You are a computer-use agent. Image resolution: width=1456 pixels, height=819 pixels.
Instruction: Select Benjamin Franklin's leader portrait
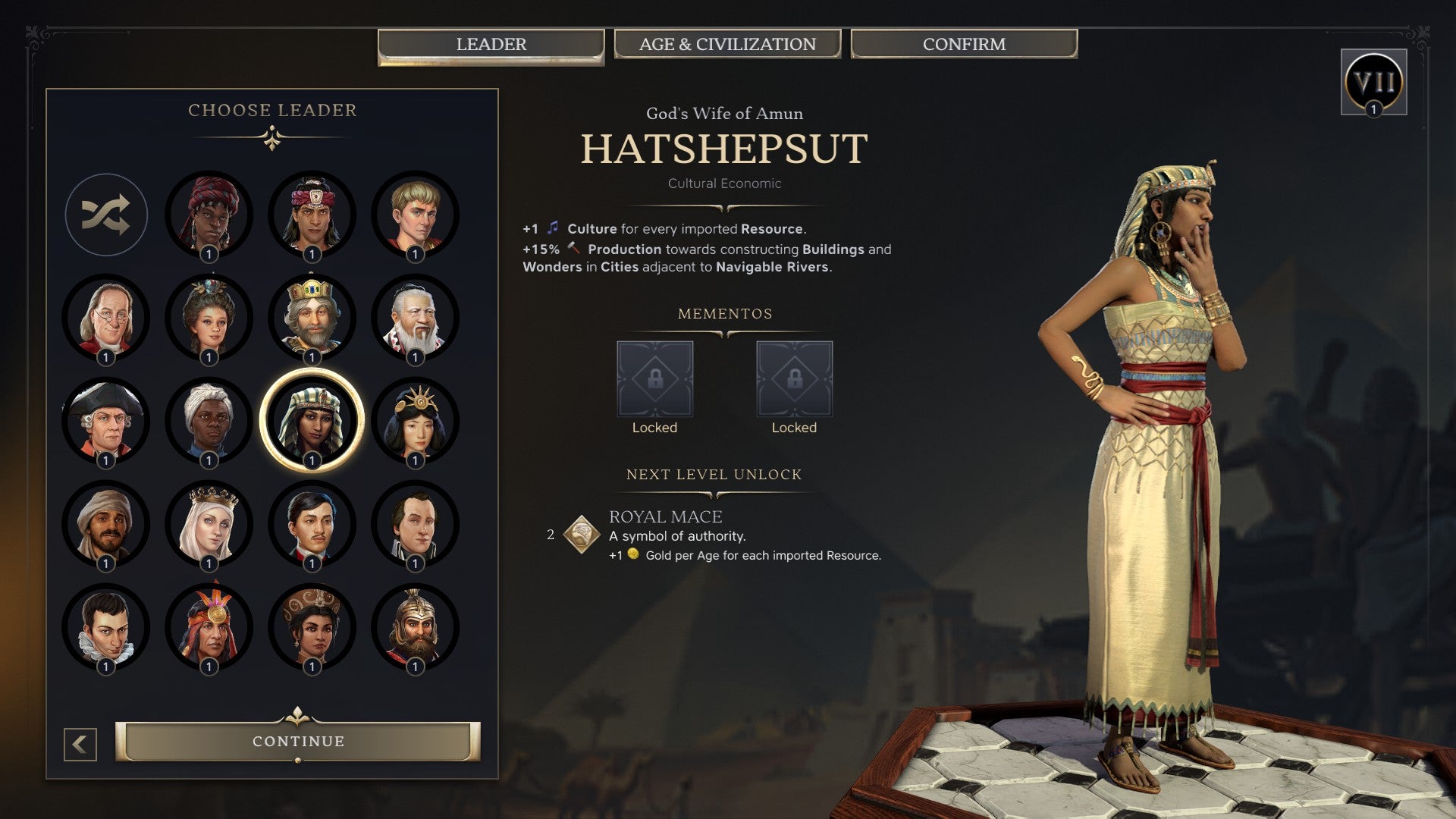[106, 318]
